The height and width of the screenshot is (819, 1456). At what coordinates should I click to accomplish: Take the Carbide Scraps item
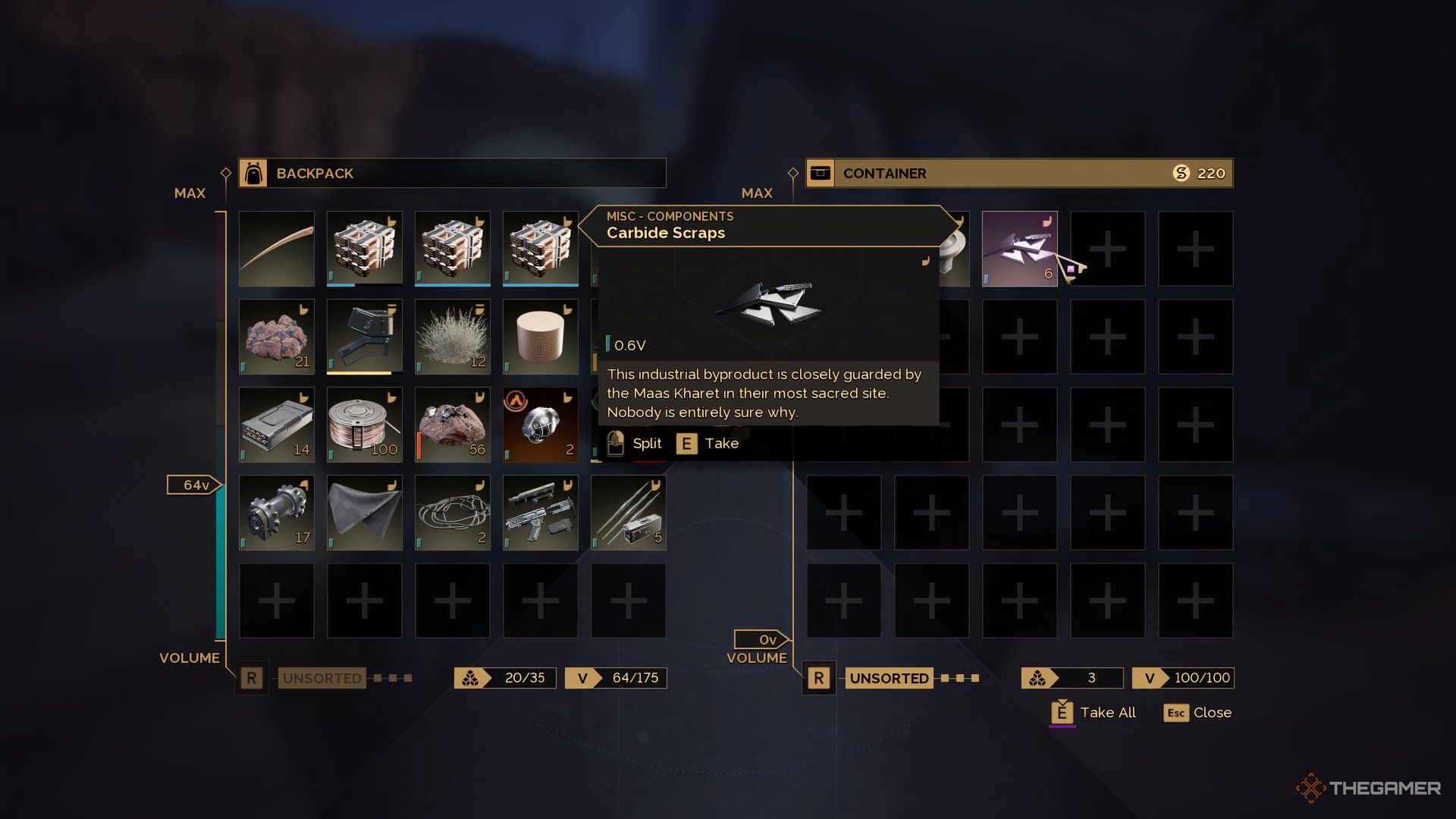point(708,444)
